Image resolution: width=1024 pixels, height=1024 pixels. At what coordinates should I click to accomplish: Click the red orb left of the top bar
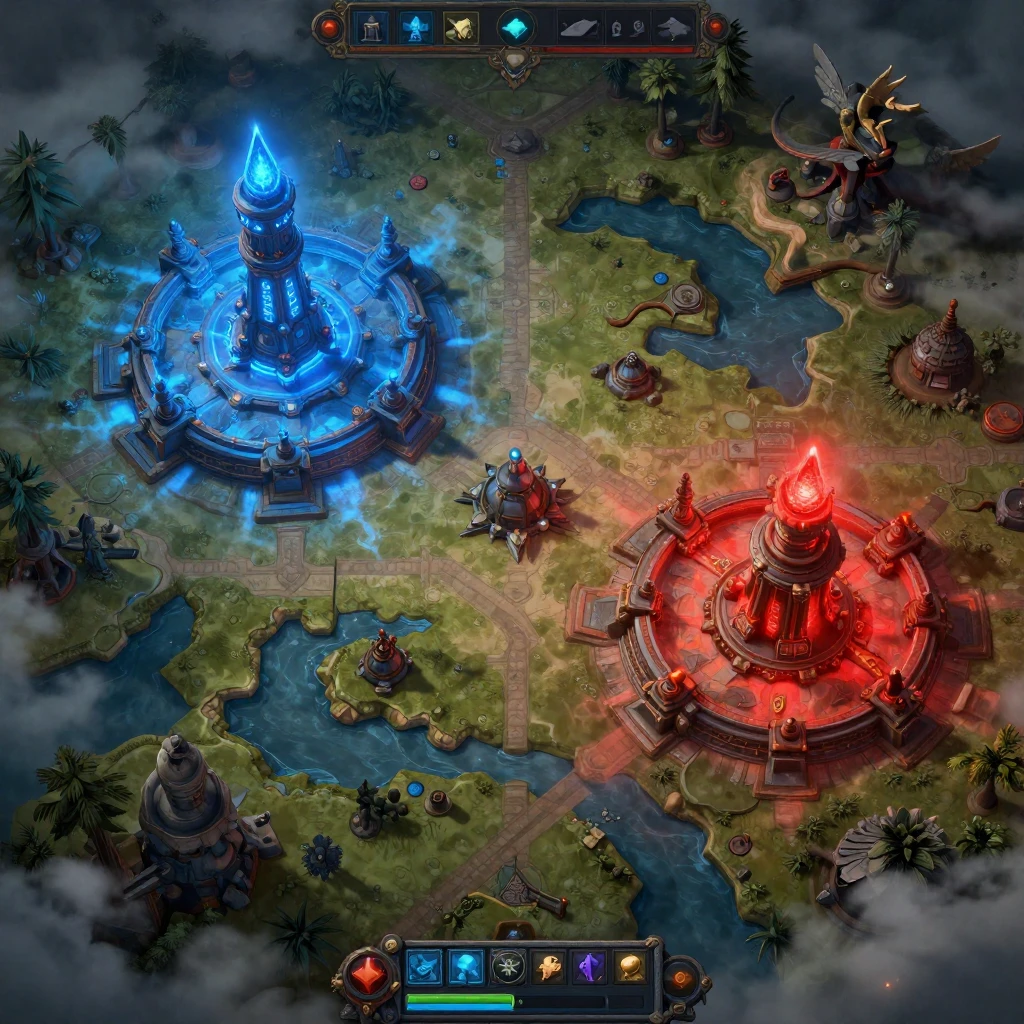[328, 26]
